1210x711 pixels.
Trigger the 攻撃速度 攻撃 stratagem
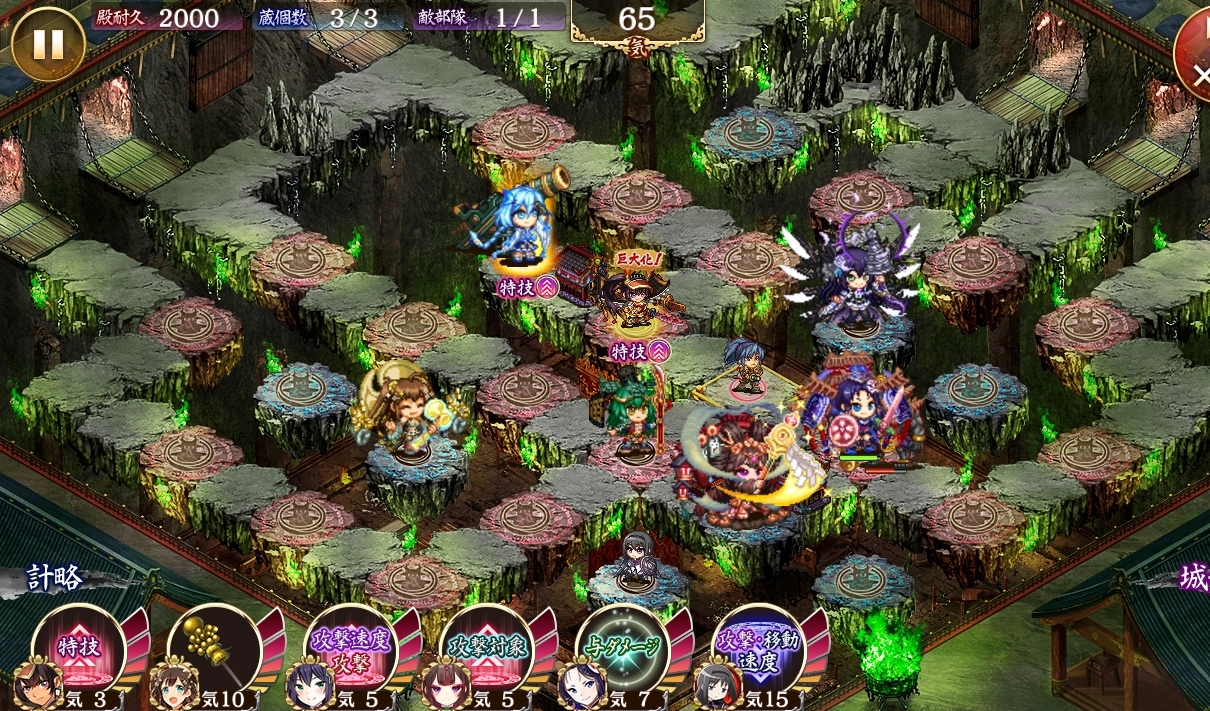(x=350, y=648)
